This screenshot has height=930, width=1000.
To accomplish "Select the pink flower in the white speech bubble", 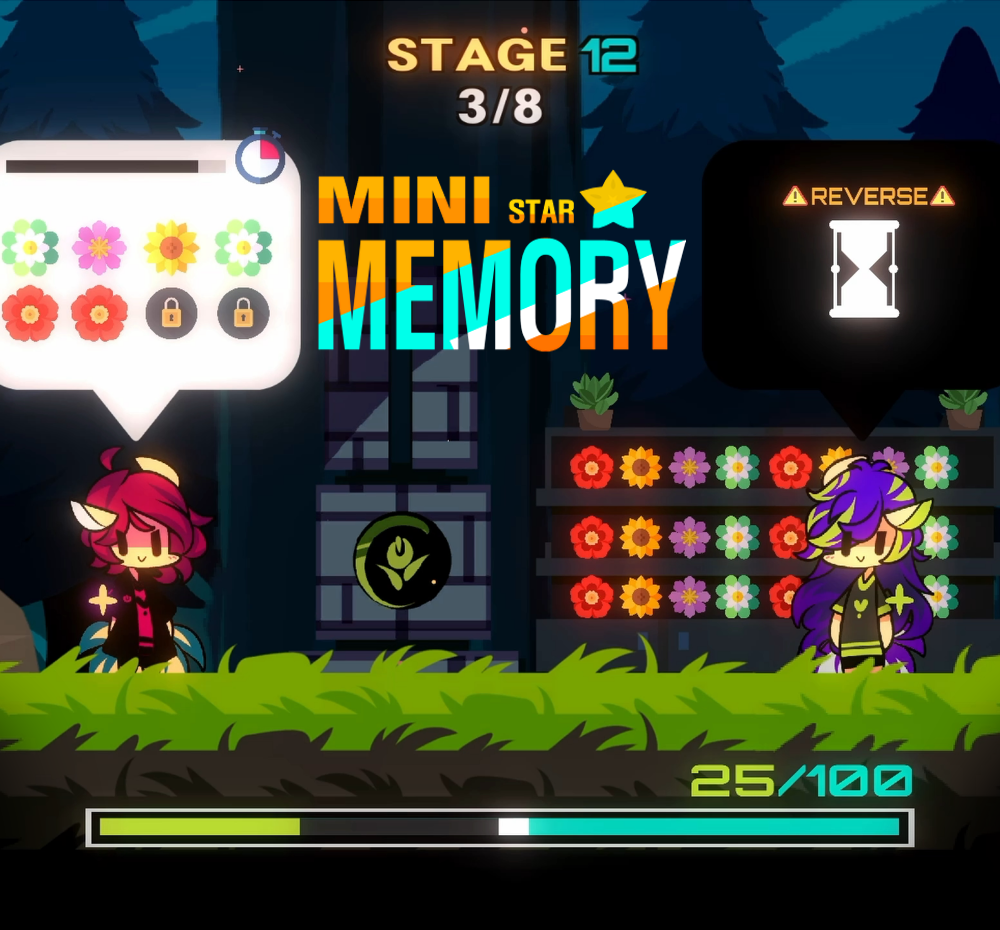I will pyautogui.click(x=99, y=247).
